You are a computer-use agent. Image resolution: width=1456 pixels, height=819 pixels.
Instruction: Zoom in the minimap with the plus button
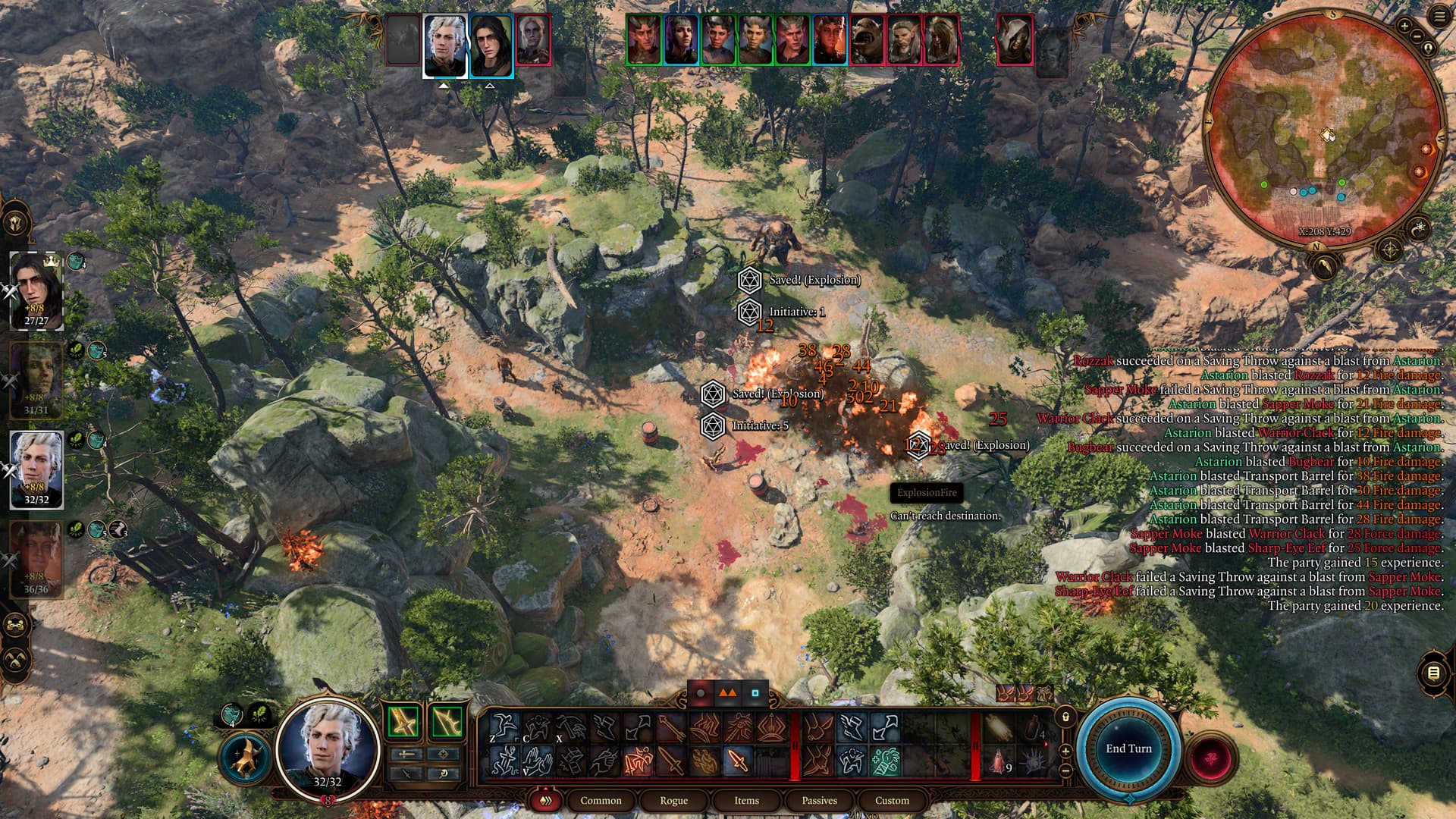point(1404,27)
